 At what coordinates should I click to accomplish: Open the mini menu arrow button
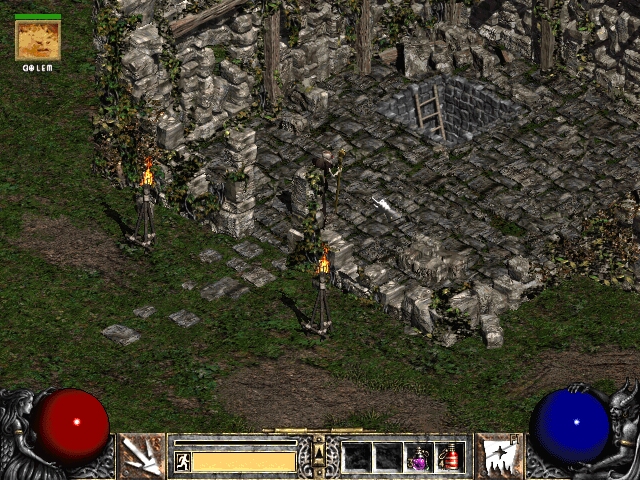tap(319, 452)
